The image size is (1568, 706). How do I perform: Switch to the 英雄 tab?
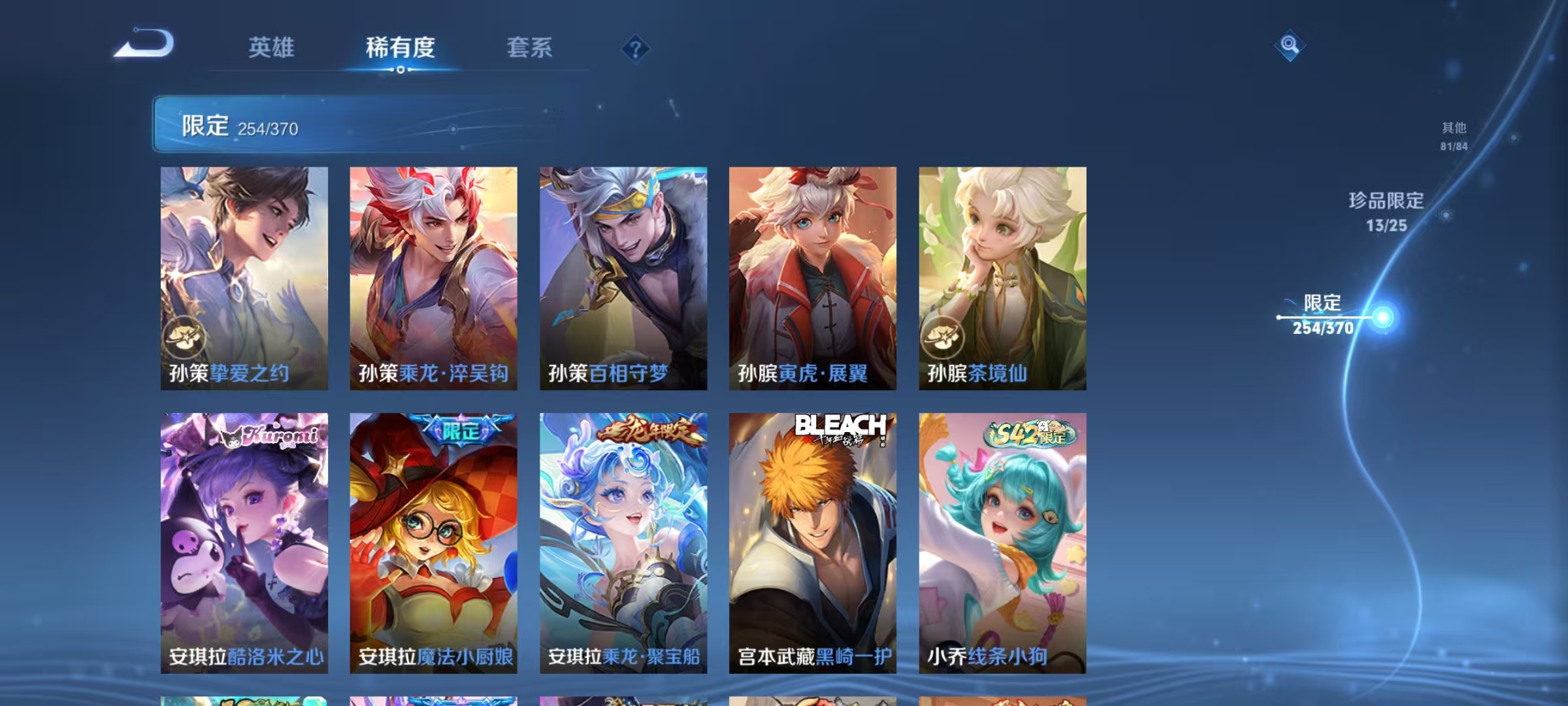(x=272, y=47)
